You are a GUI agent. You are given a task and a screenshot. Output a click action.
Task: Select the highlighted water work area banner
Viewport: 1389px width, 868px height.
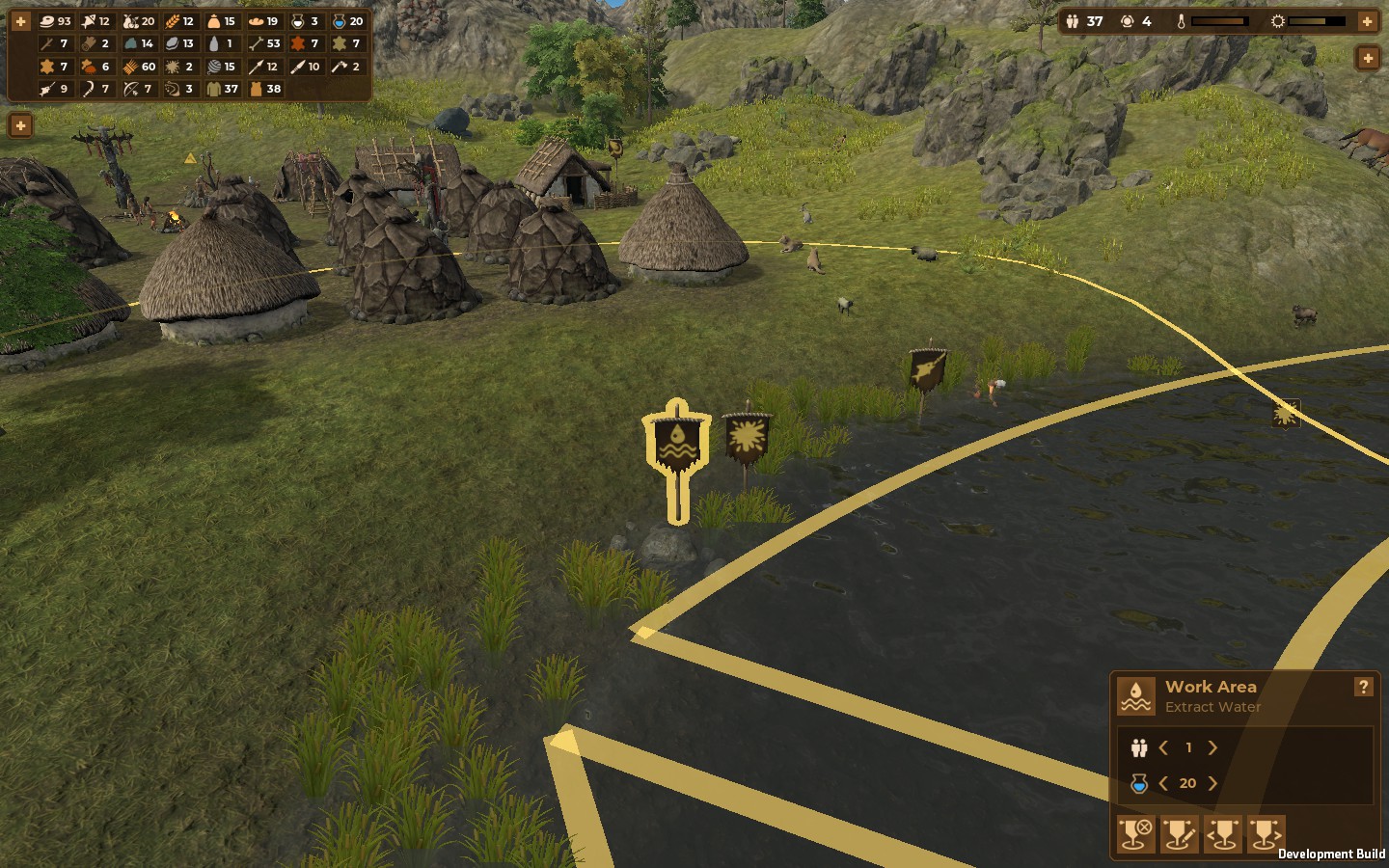677,446
